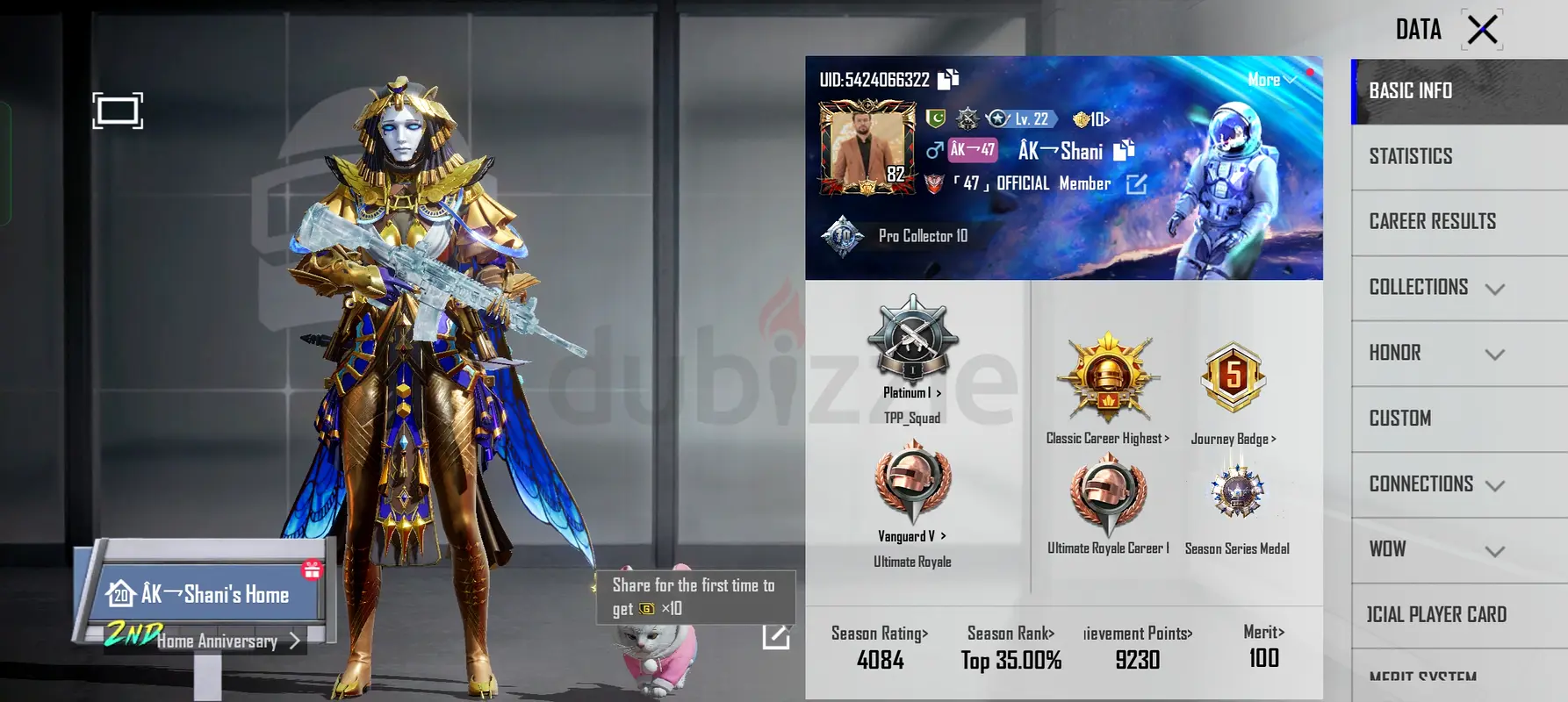1568x702 pixels.
Task: Open the Custom tab
Action: coord(1399,419)
